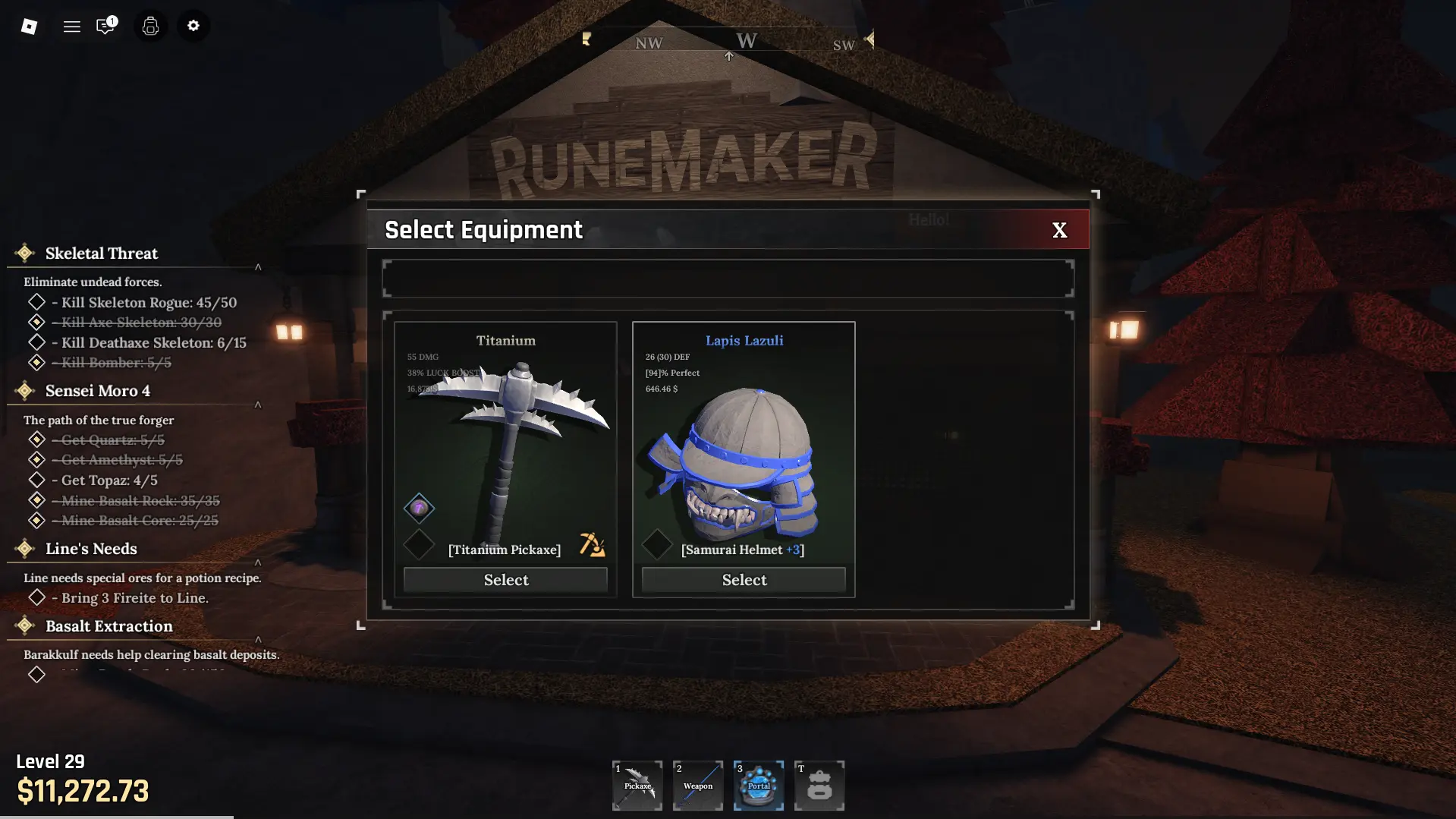Select the Titanium Pickaxe

click(x=505, y=580)
